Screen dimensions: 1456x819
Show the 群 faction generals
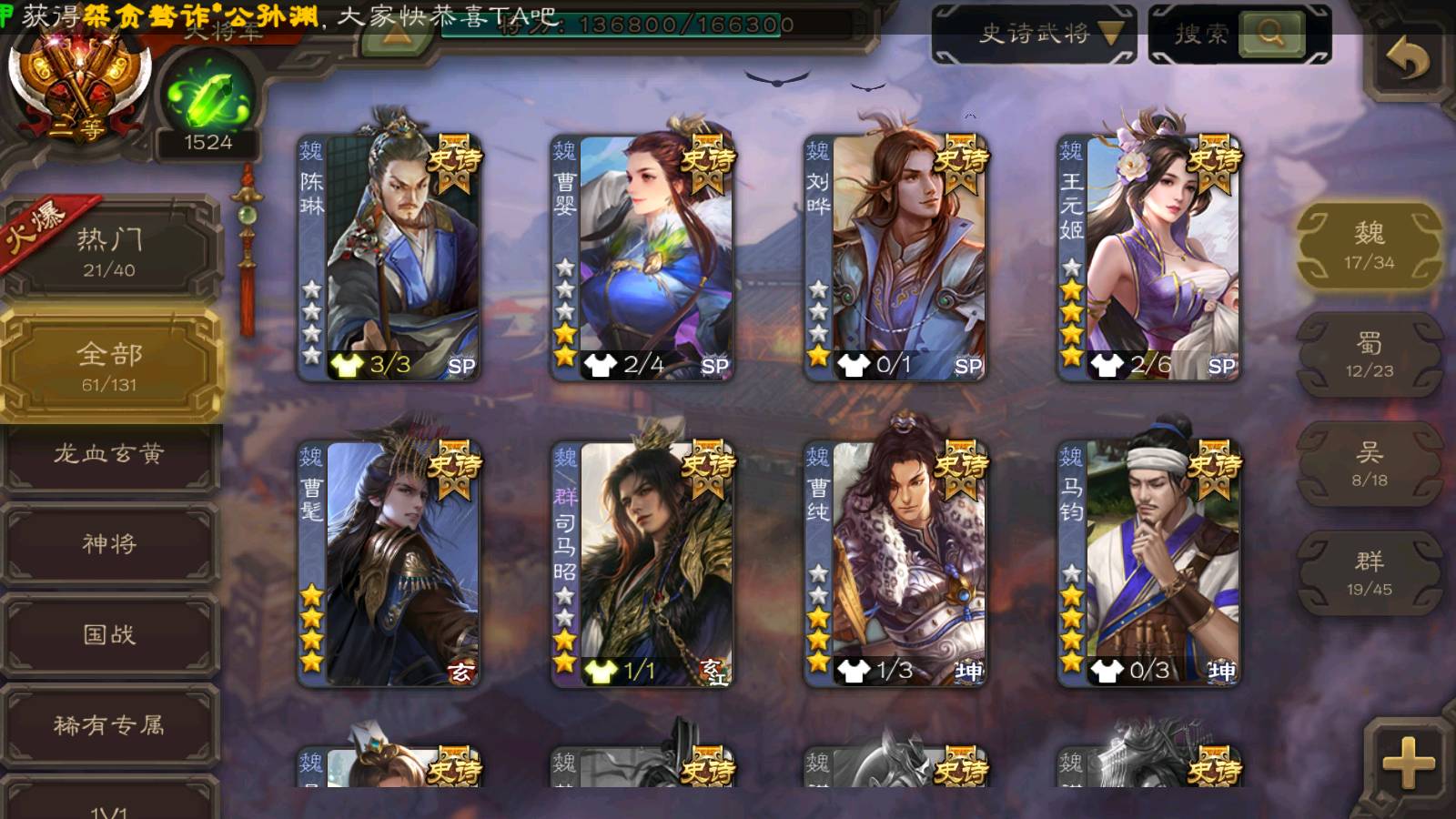point(1369,573)
